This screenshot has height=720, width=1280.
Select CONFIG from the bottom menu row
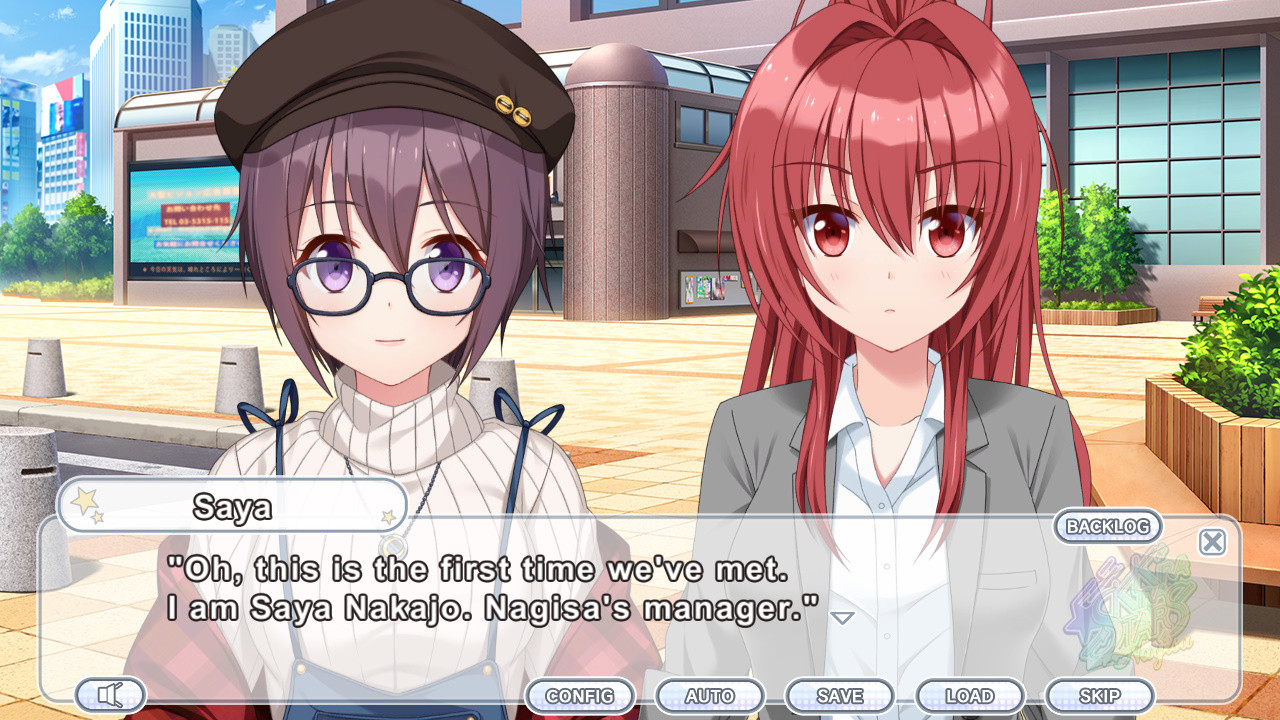pyautogui.click(x=582, y=695)
